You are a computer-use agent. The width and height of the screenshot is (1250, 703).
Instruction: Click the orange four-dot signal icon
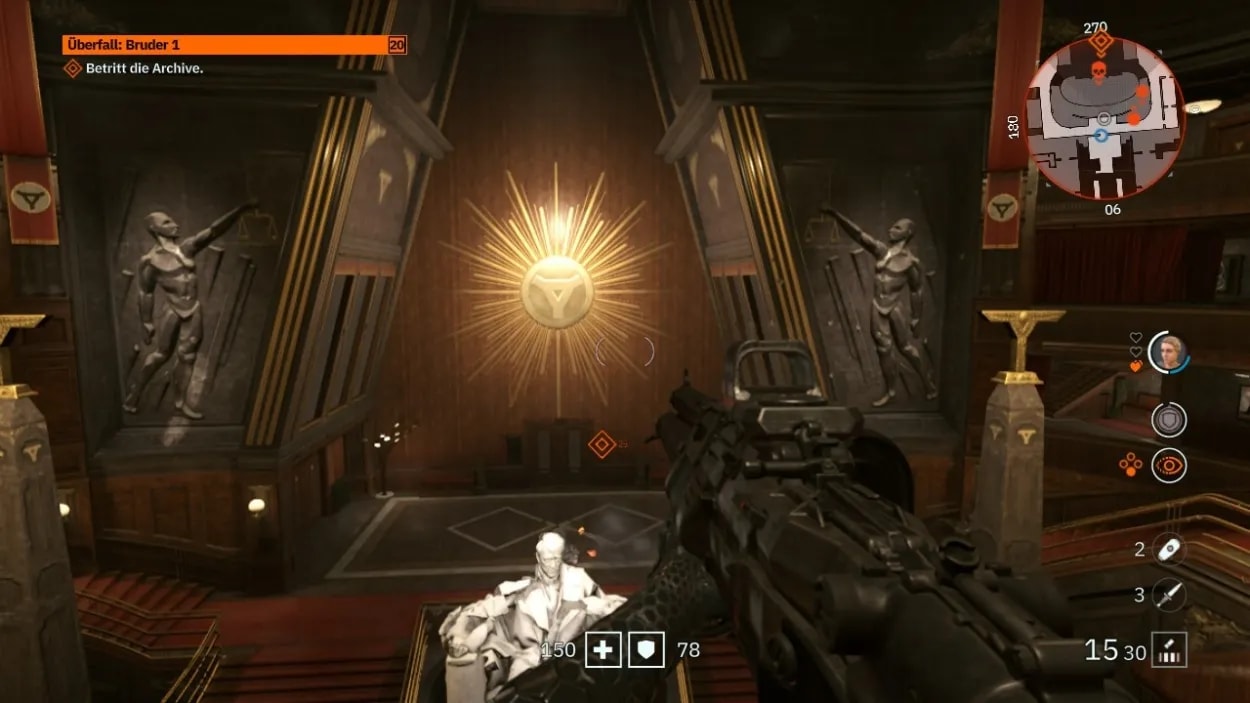(x=1130, y=465)
